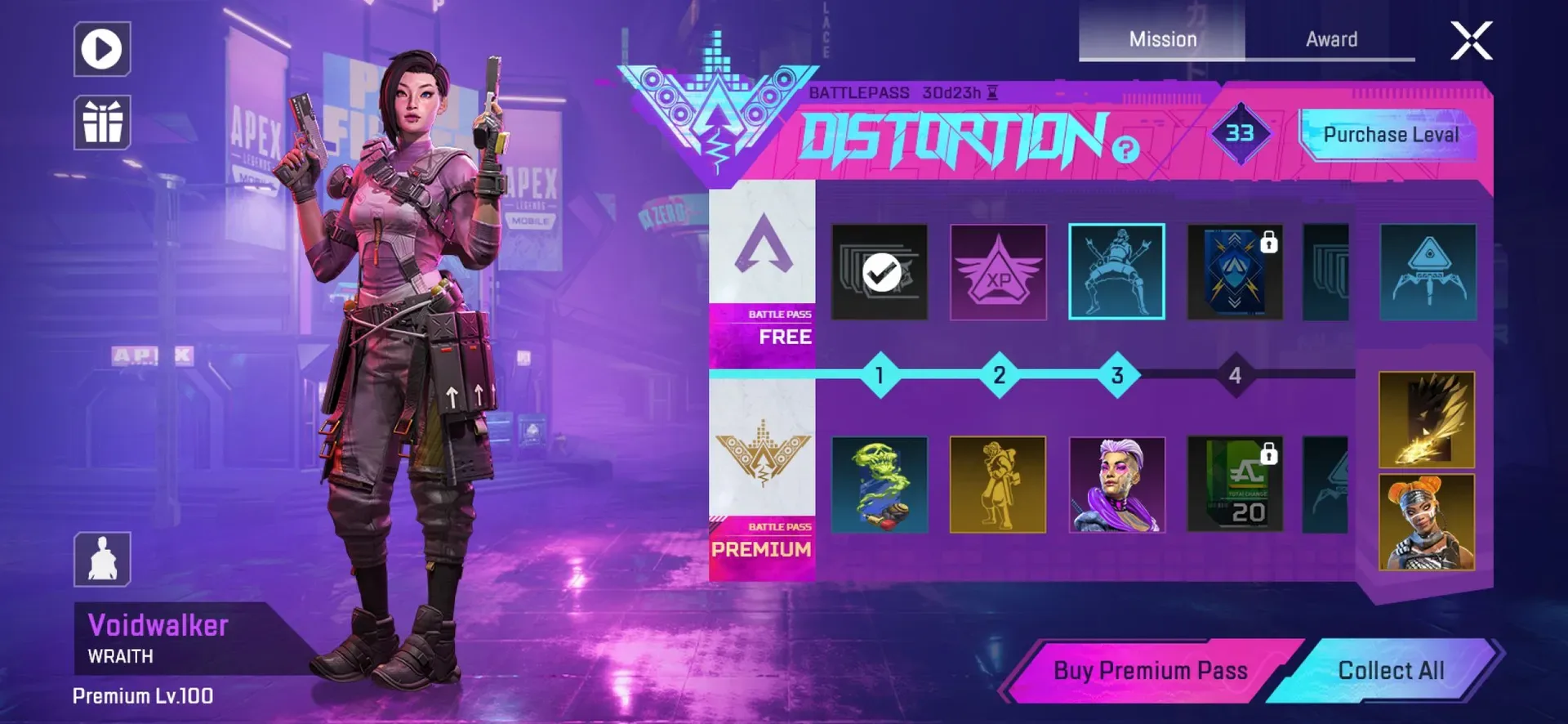Play the battle pass trailer video
The image size is (1568, 724).
point(101,49)
